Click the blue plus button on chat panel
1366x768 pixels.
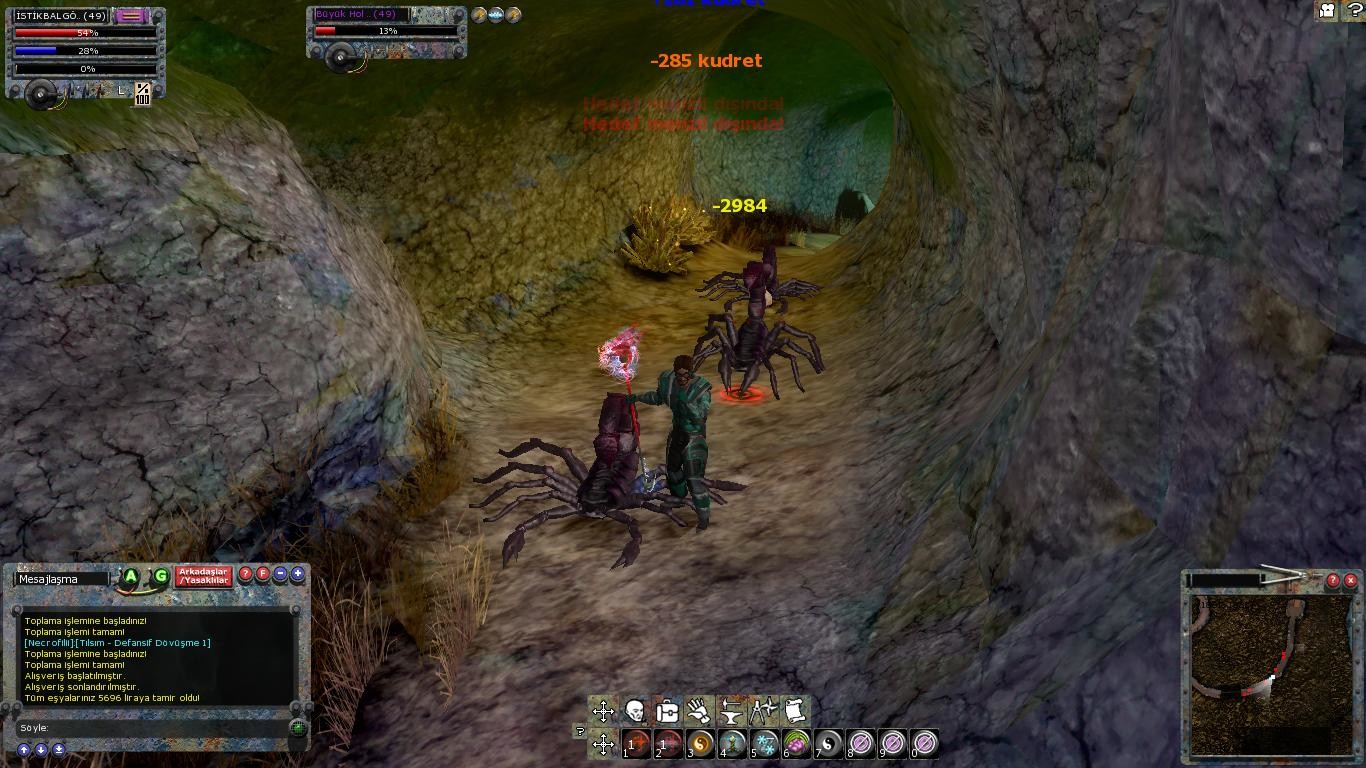click(x=297, y=574)
